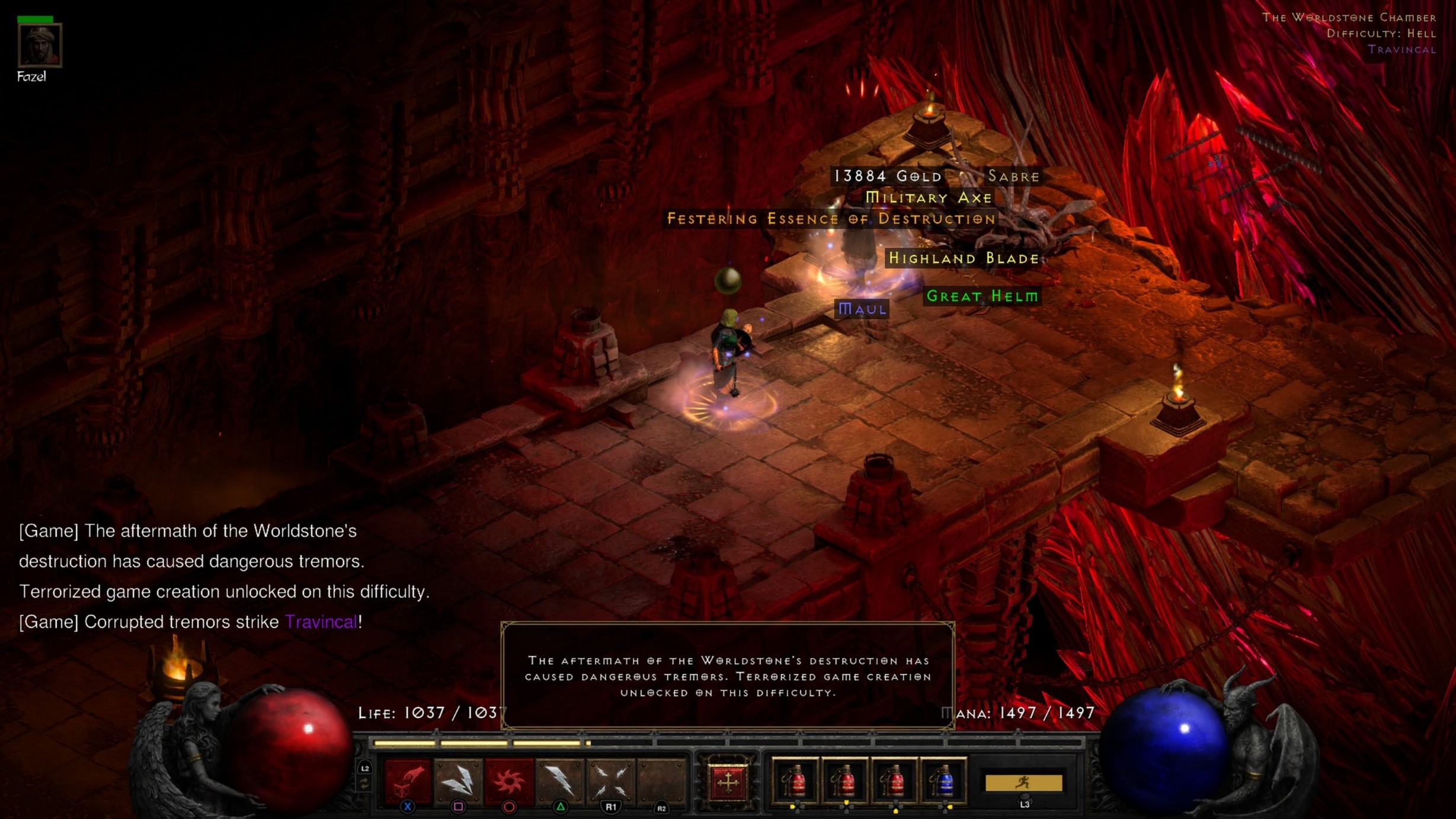The image size is (1456, 819).
Task: Select the Nova skill assigned to R1
Action: click(x=610, y=781)
